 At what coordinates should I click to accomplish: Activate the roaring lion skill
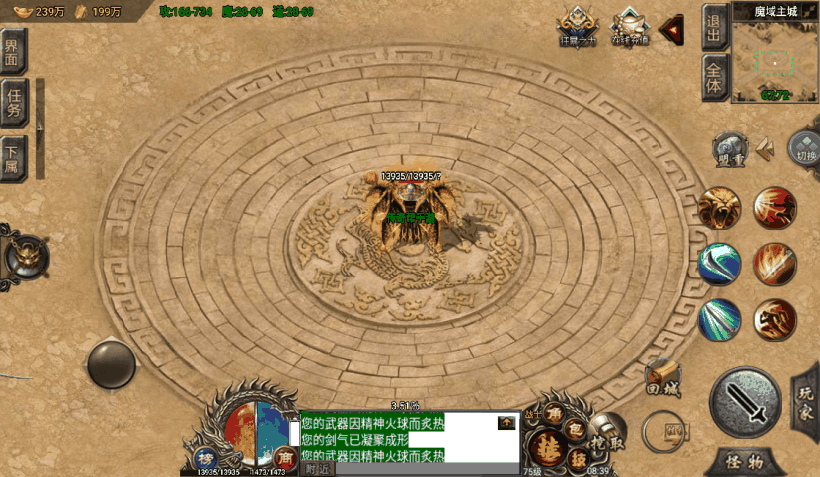point(719,208)
